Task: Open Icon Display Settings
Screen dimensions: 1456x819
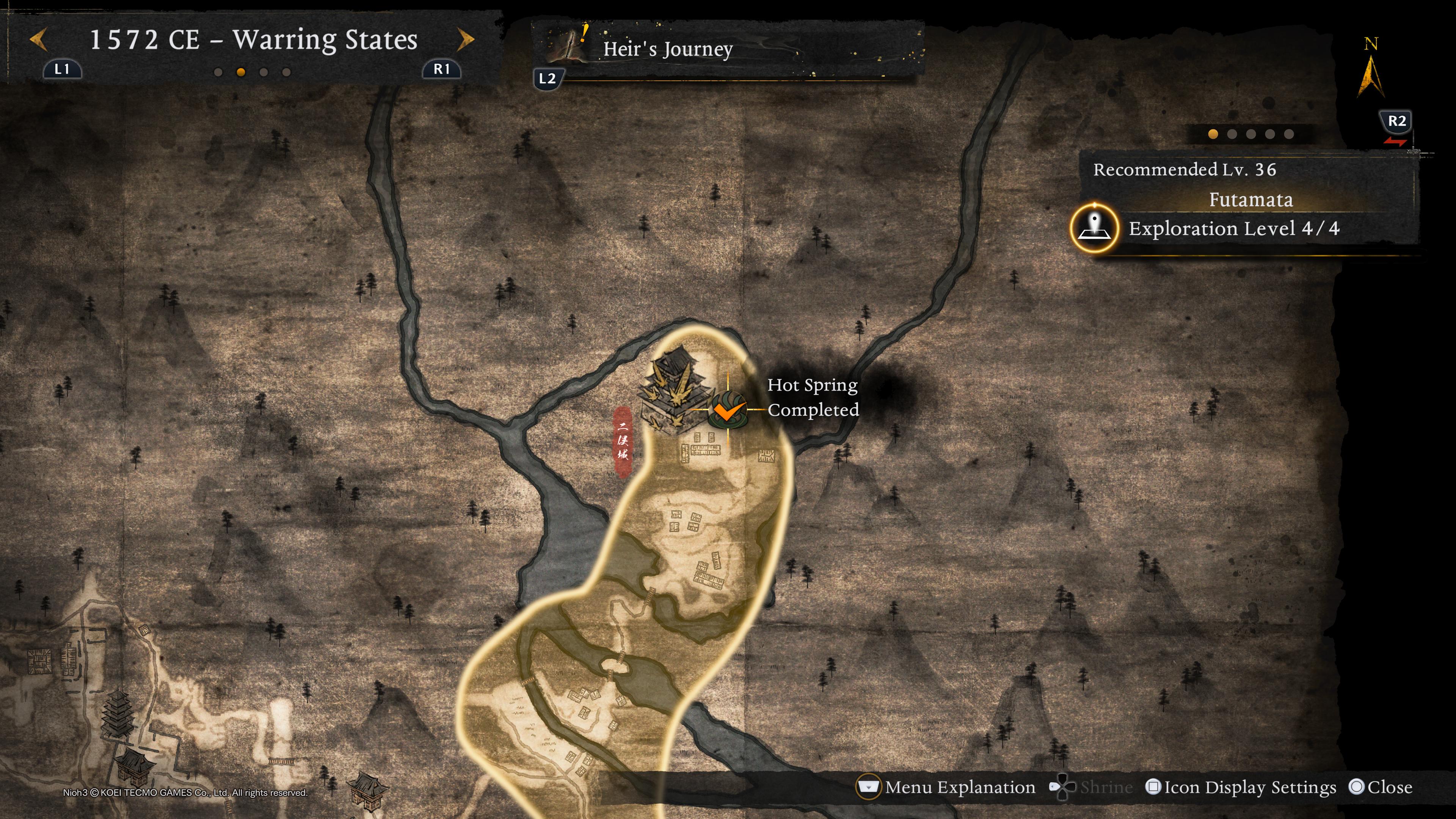Action: pyautogui.click(x=1241, y=788)
